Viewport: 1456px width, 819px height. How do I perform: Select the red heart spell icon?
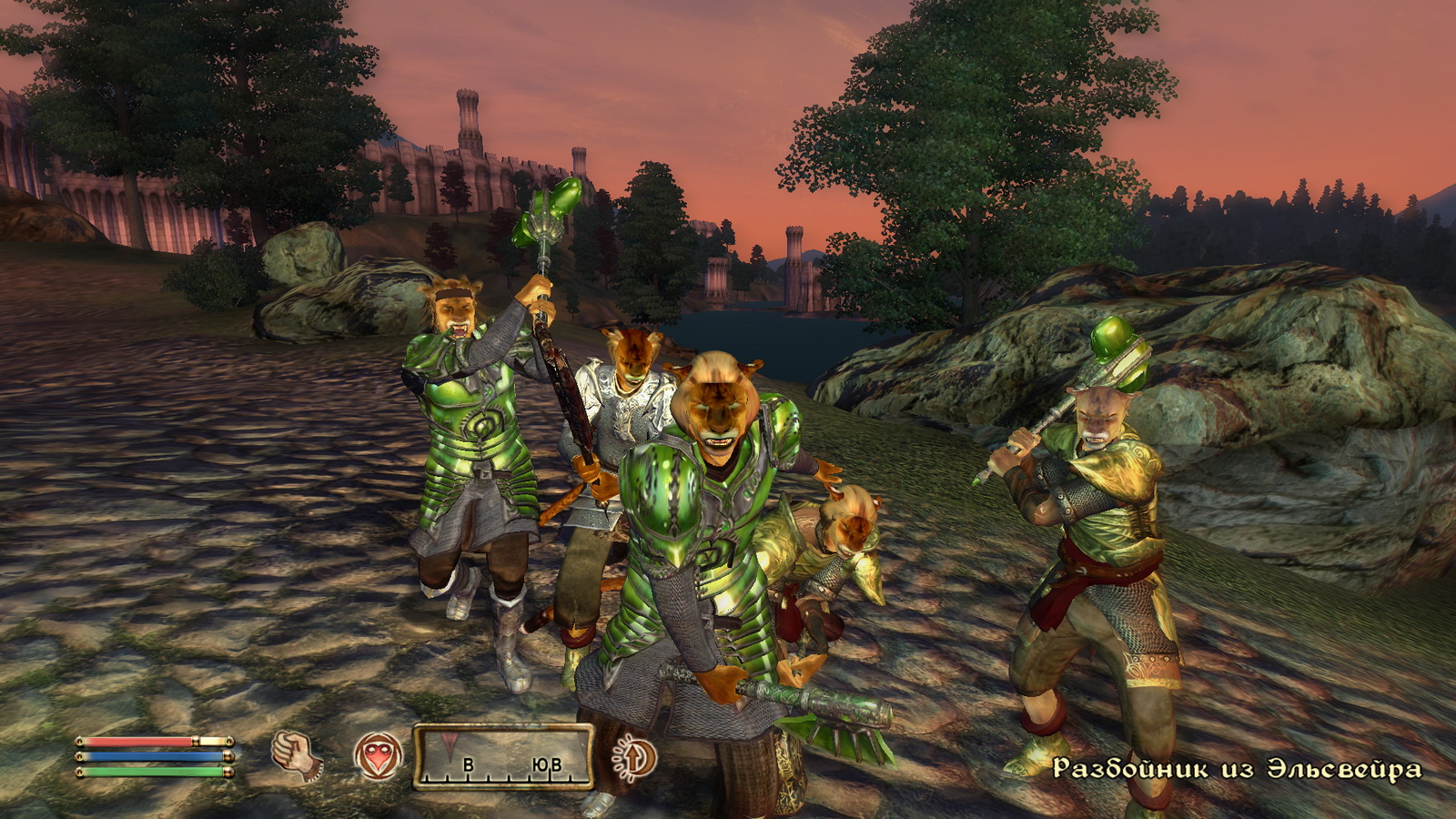378,756
